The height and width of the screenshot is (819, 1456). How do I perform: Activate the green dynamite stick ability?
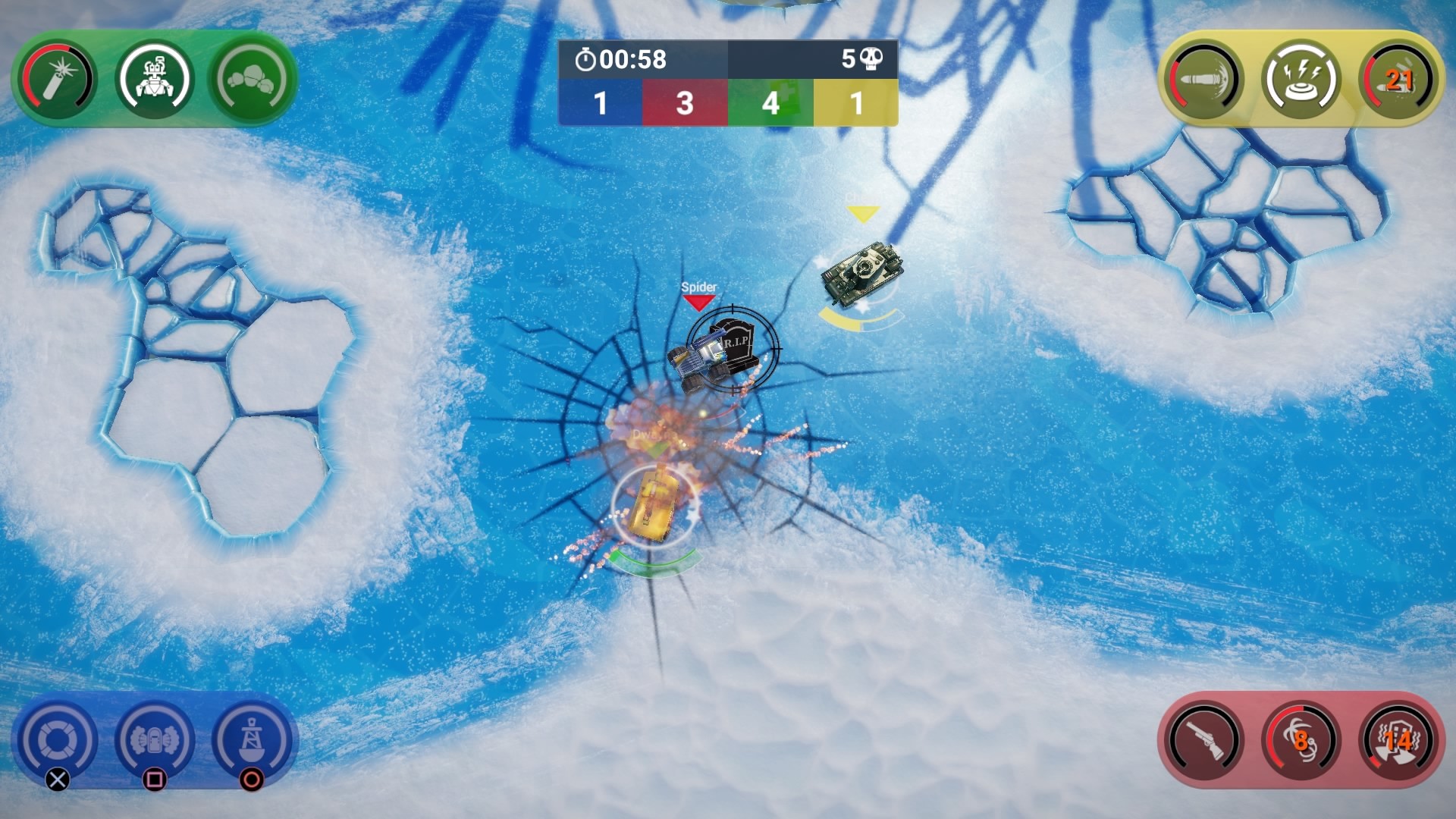tap(58, 79)
